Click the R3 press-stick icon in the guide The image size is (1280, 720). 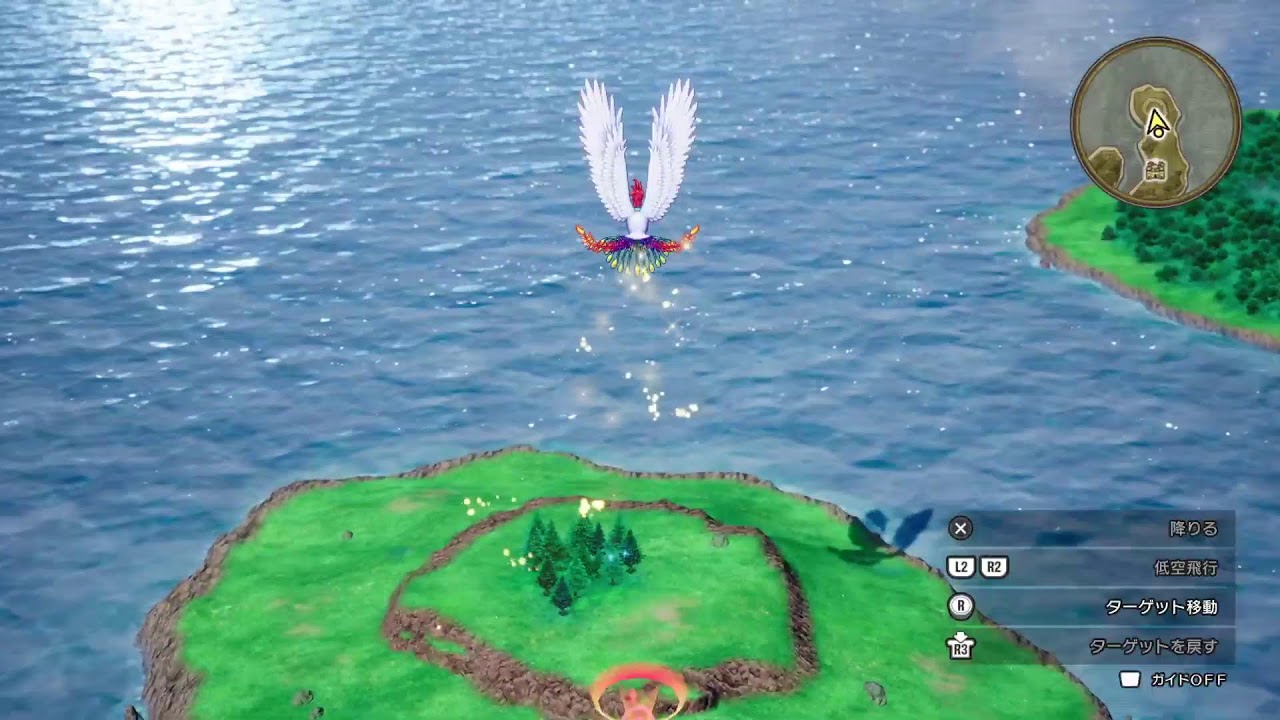point(959,645)
